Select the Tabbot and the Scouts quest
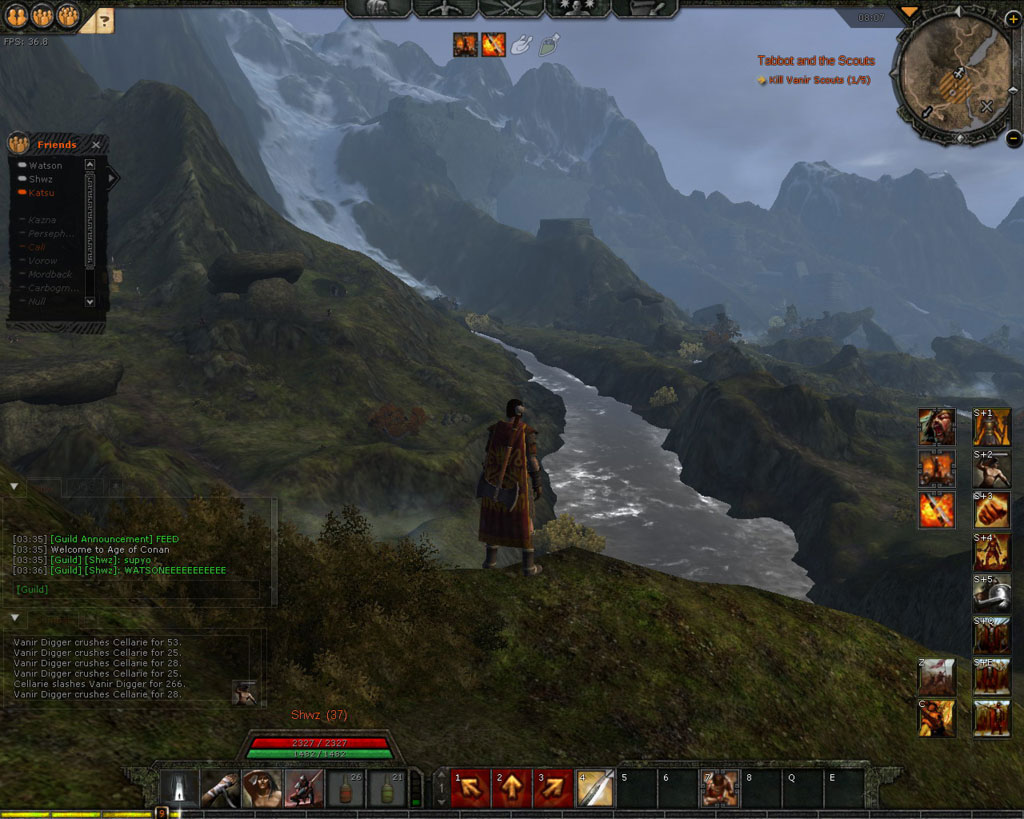The height and width of the screenshot is (819, 1024). click(x=815, y=61)
